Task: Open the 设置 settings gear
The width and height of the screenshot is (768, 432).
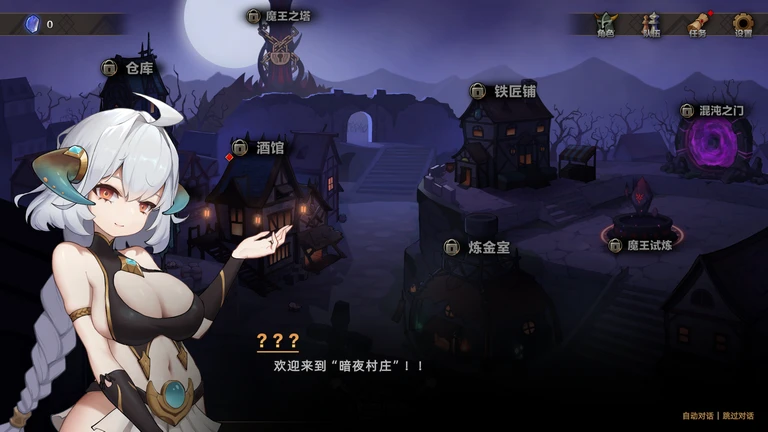Action: (x=743, y=24)
